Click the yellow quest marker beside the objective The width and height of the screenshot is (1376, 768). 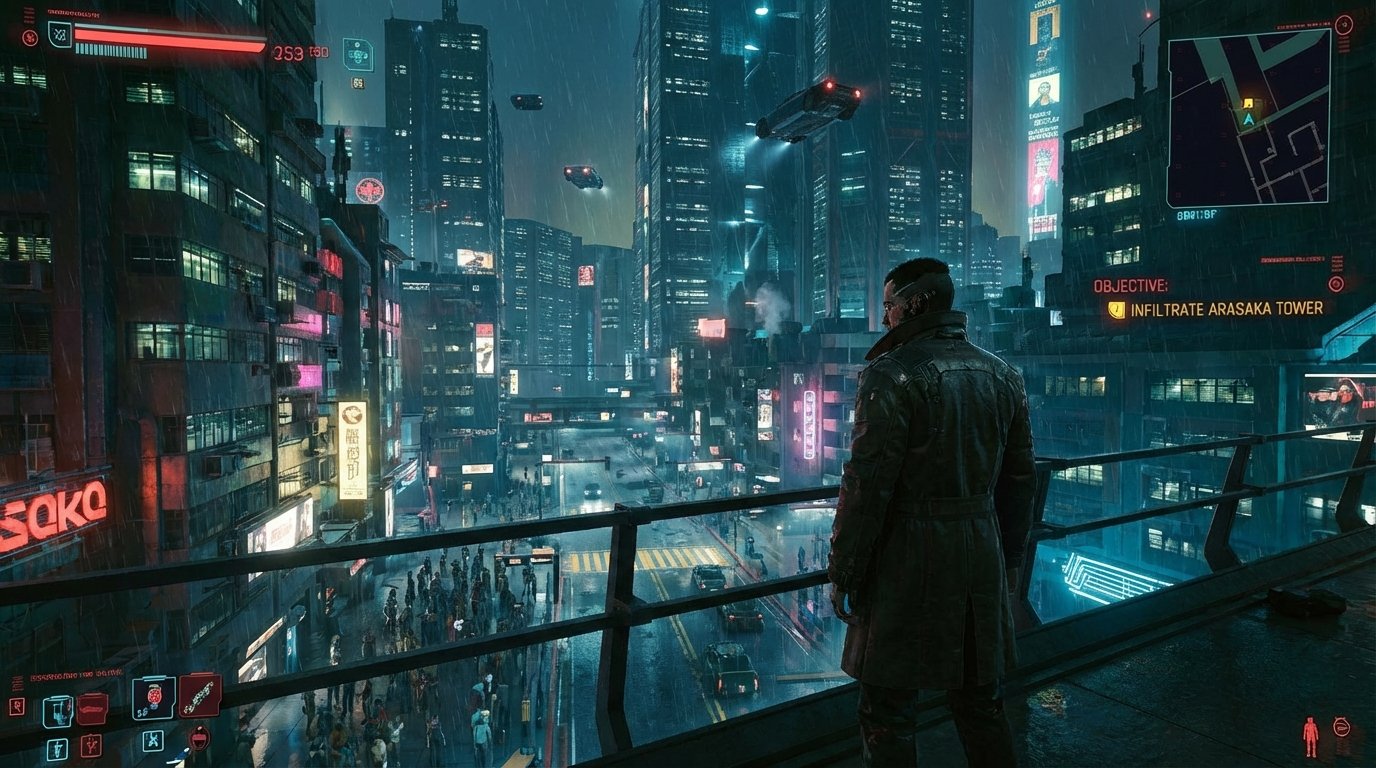coord(1115,310)
